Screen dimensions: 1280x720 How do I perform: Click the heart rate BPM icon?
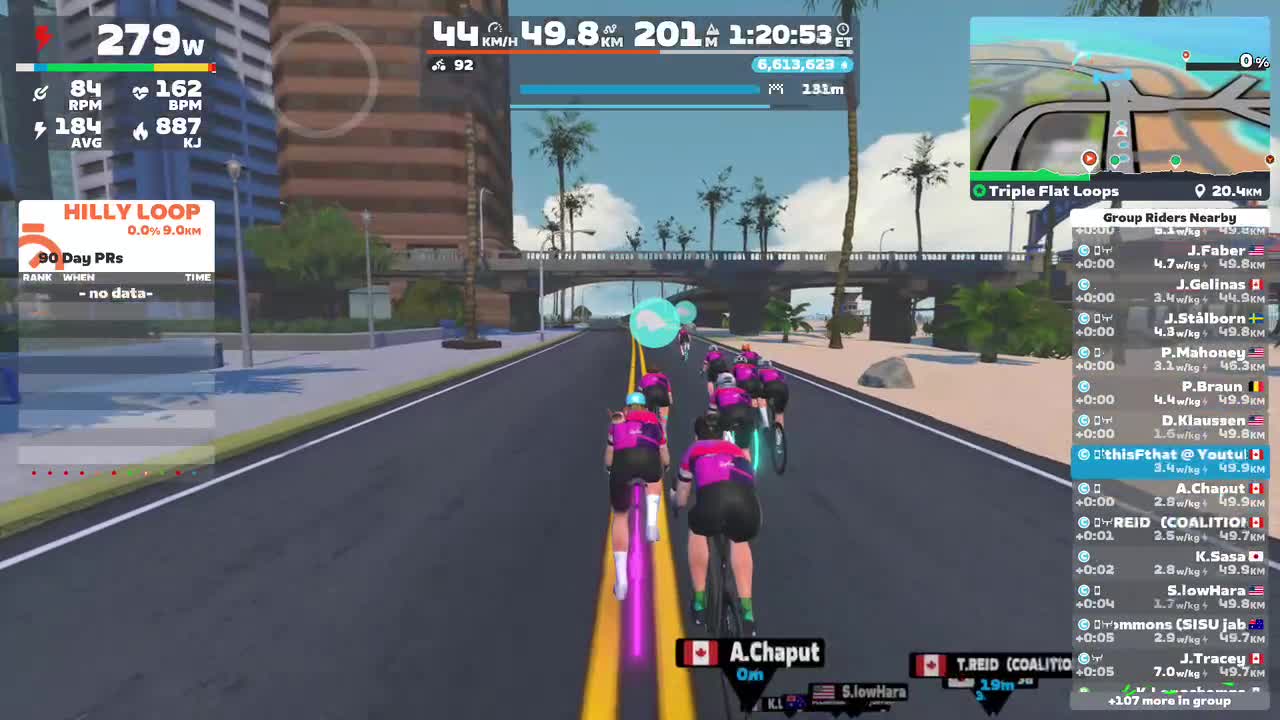(139, 91)
